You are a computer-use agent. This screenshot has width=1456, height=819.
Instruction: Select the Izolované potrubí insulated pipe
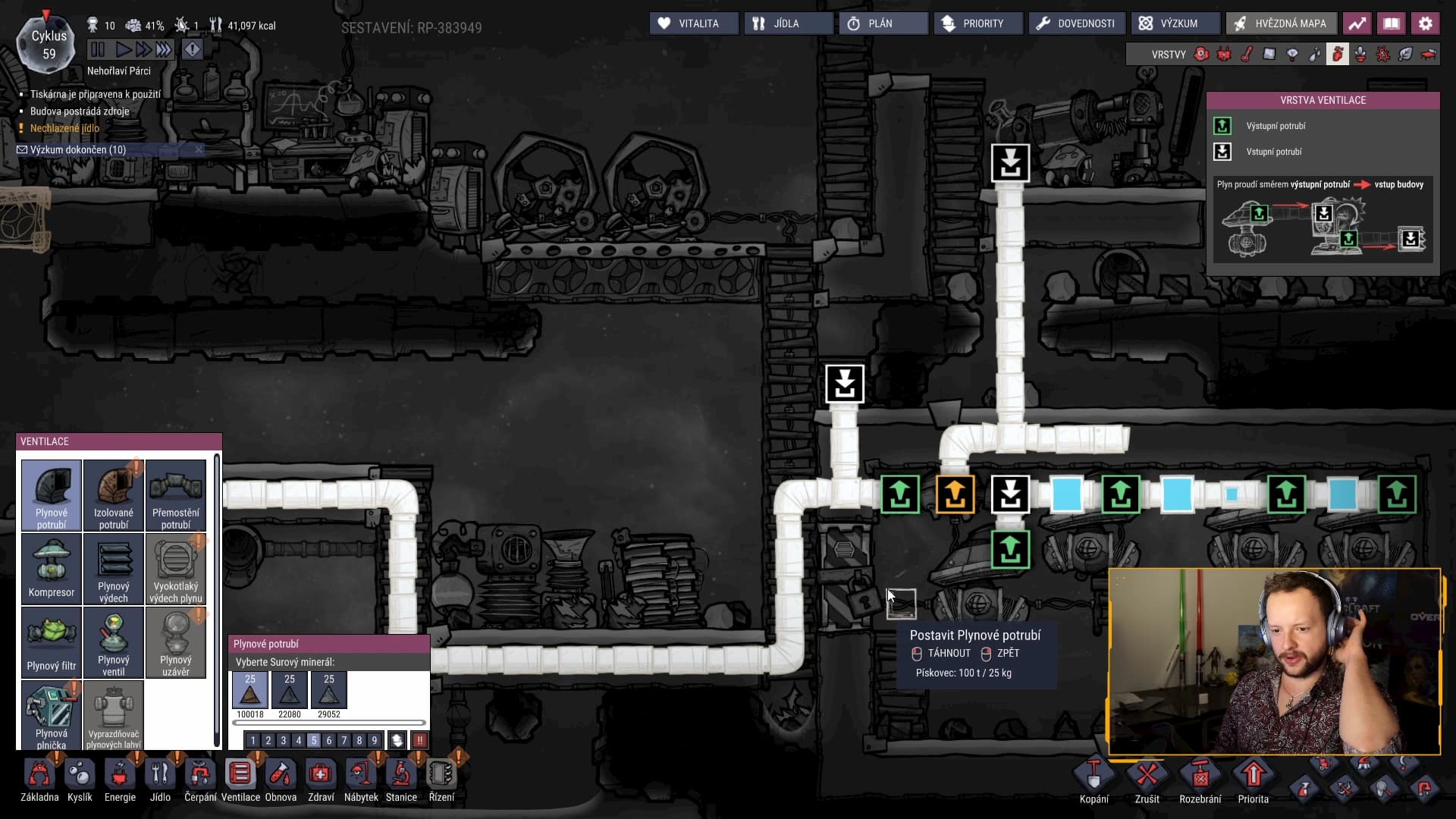(x=114, y=494)
